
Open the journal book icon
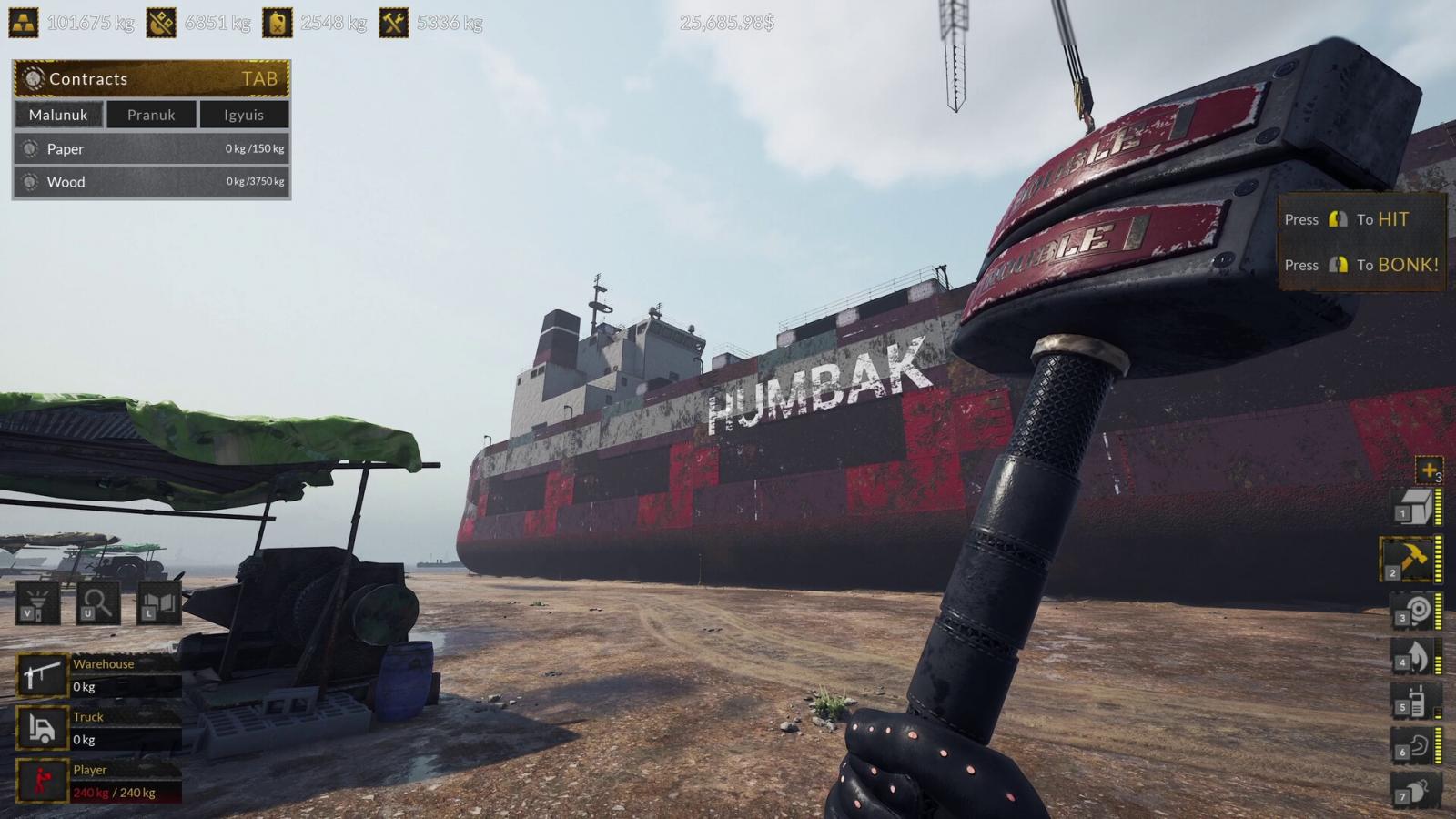[158, 602]
